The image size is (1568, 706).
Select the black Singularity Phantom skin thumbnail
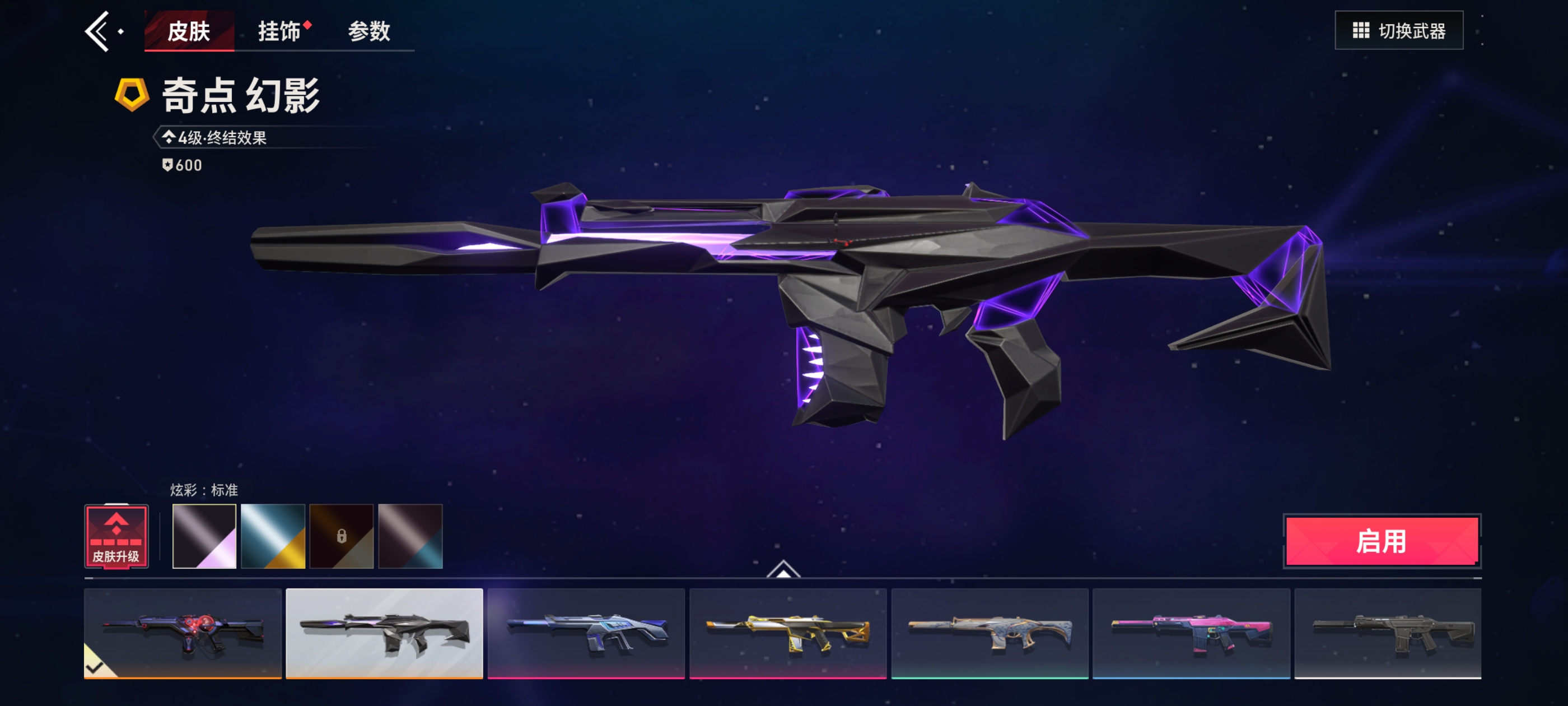click(384, 633)
